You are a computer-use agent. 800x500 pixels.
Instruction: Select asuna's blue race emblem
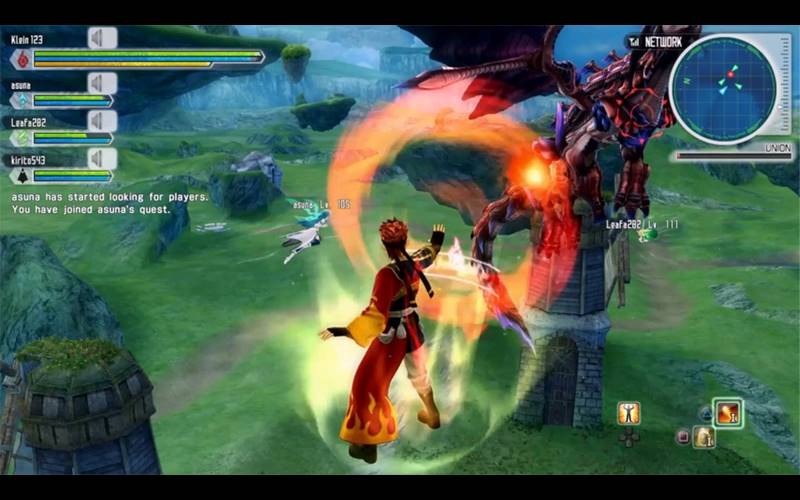(19, 101)
